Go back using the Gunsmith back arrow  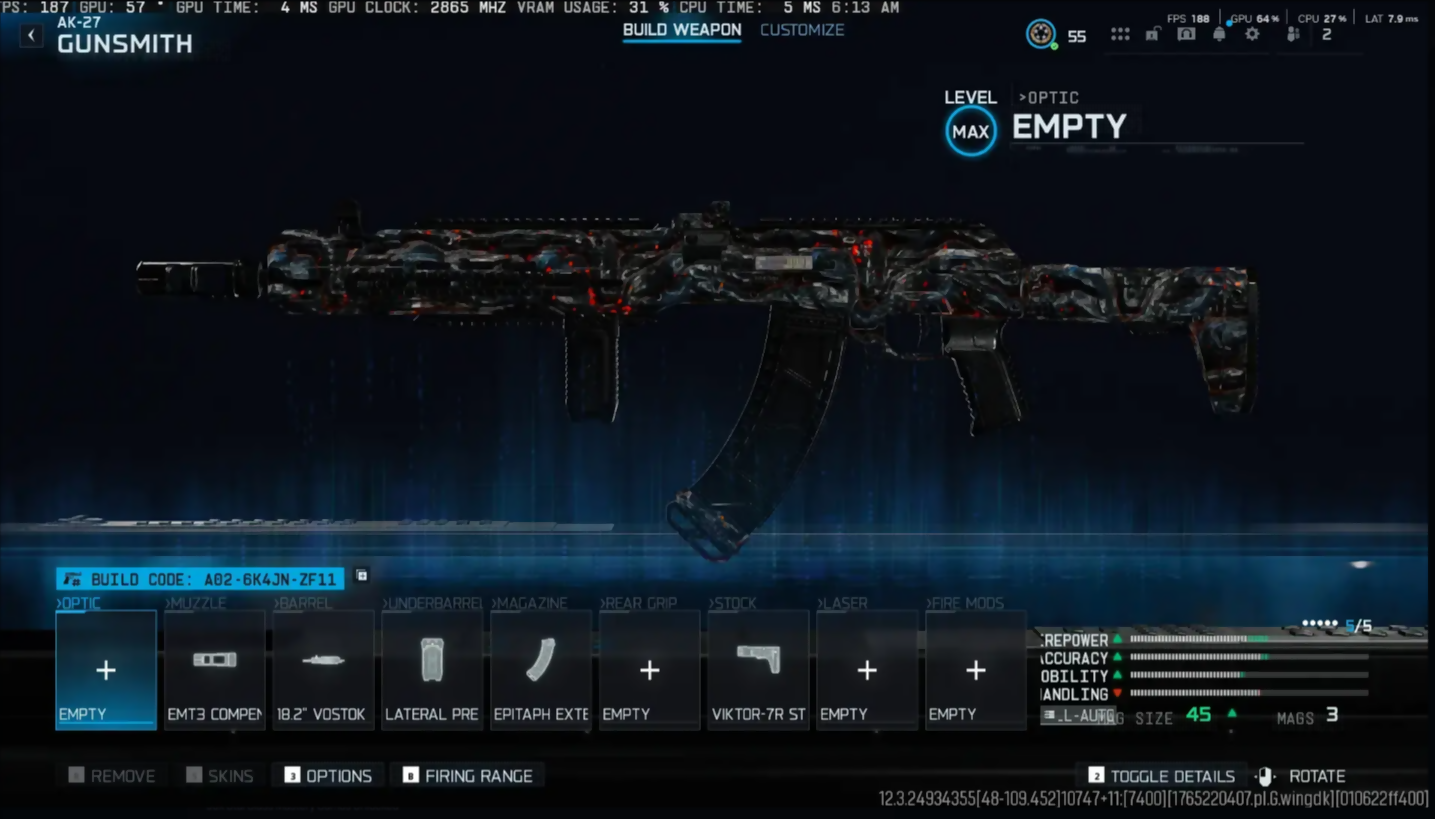[32, 36]
